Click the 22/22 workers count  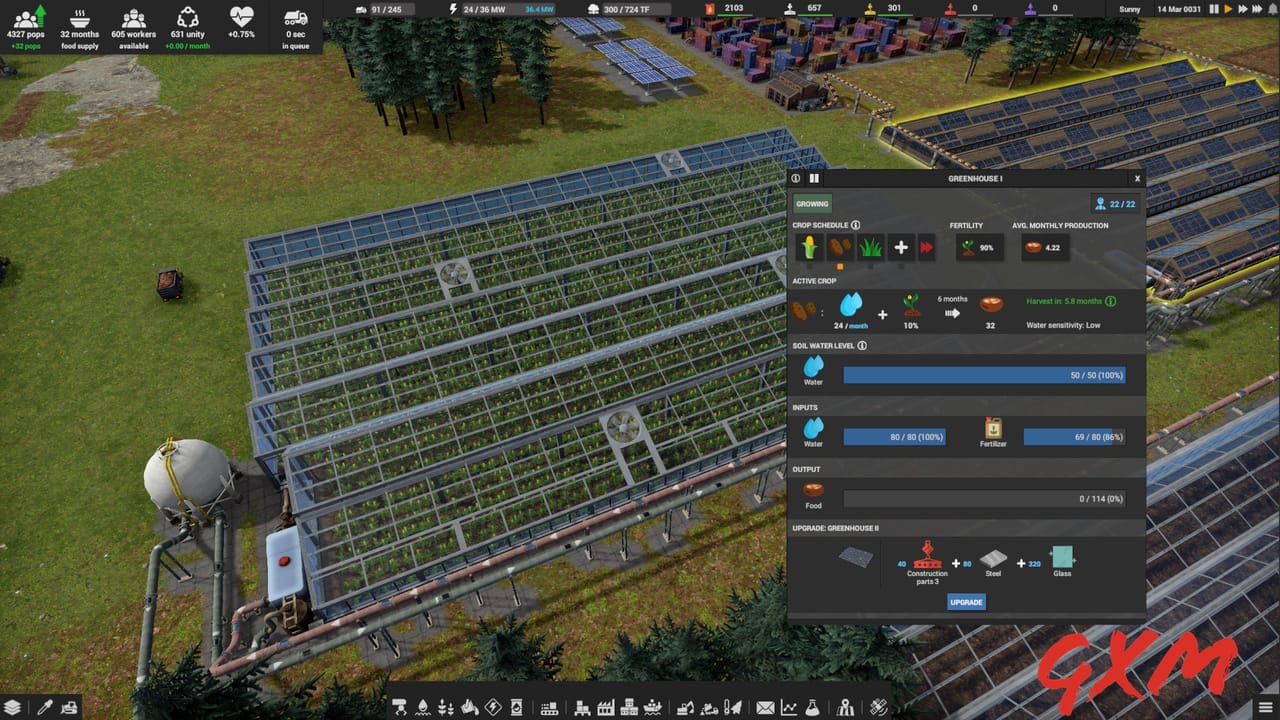pos(1115,203)
